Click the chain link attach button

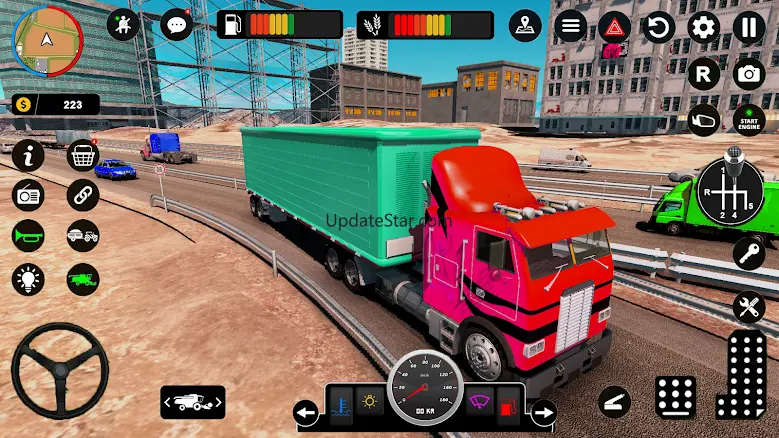tap(83, 195)
